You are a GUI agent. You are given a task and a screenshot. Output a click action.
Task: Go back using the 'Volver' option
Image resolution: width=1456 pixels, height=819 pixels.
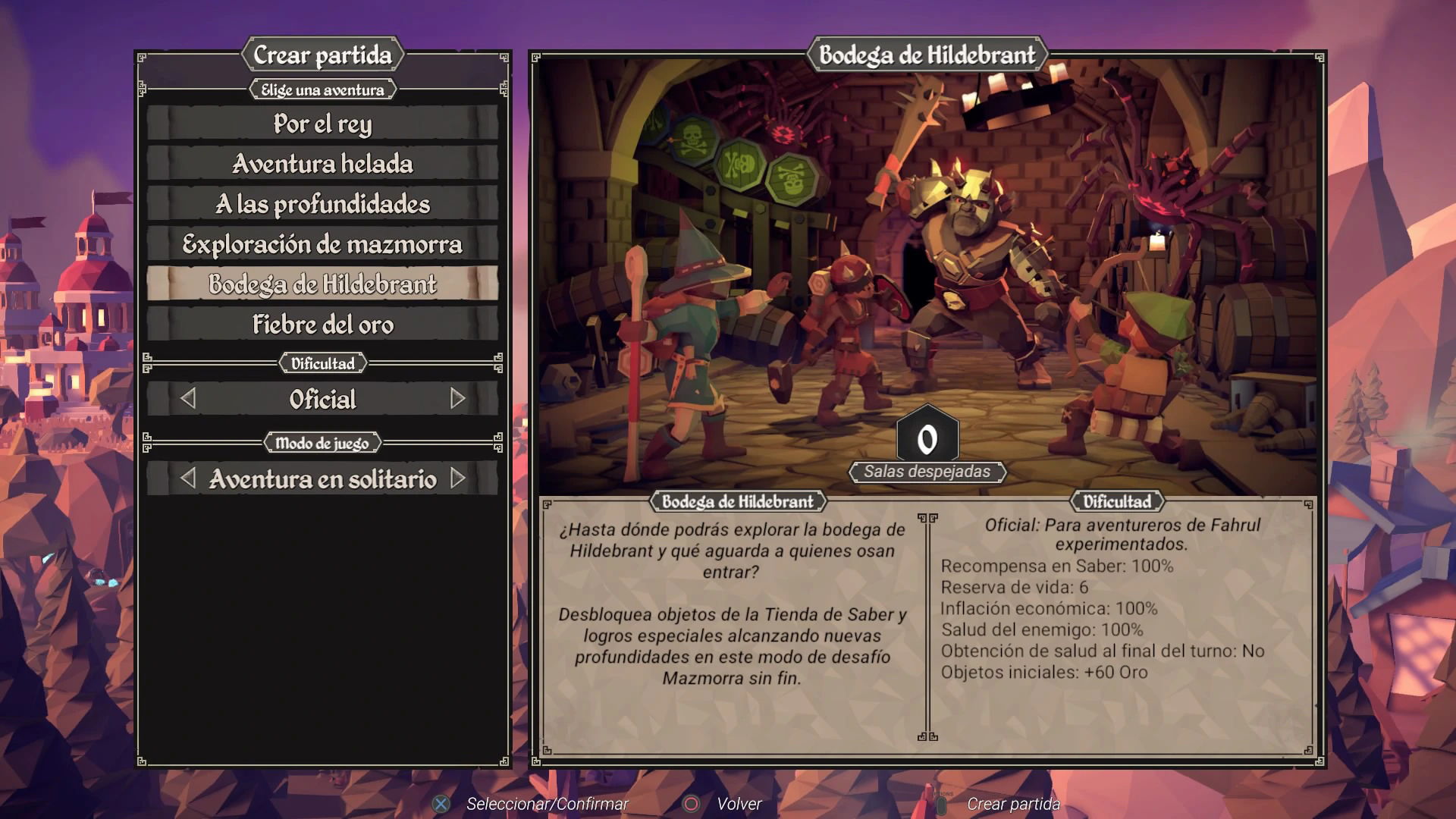[739, 804]
